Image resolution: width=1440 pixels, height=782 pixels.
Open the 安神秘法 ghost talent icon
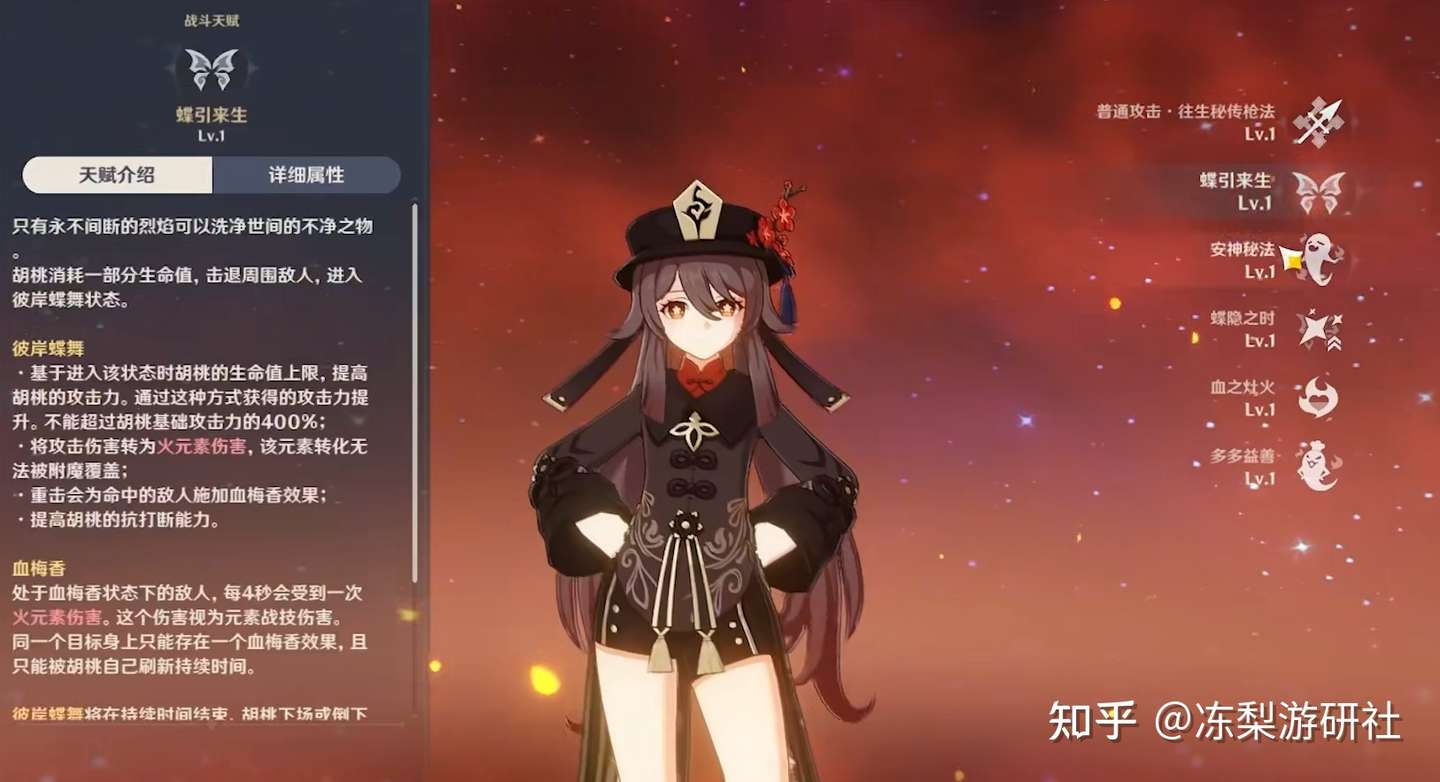click(x=1316, y=258)
